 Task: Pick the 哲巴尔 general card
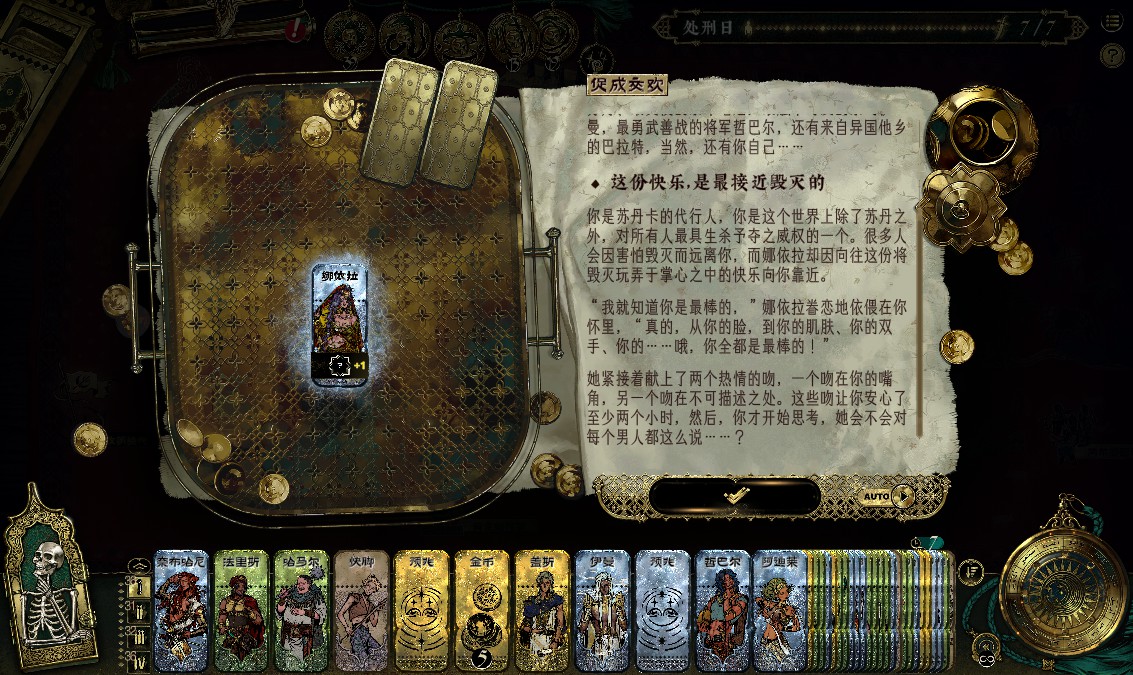[x=722, y=610]
